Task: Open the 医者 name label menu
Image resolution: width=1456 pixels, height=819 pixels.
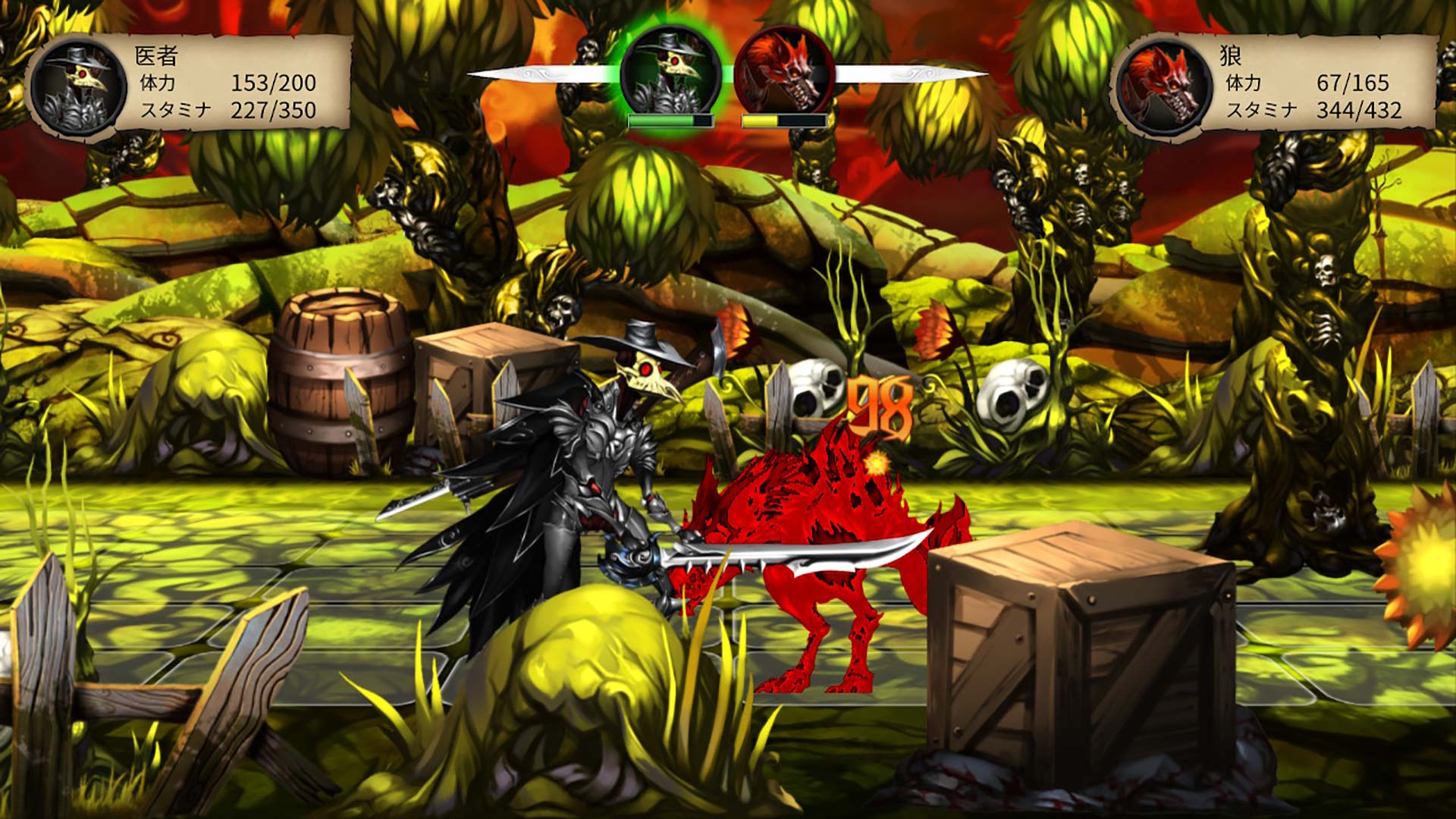Action: pos(155,58)
